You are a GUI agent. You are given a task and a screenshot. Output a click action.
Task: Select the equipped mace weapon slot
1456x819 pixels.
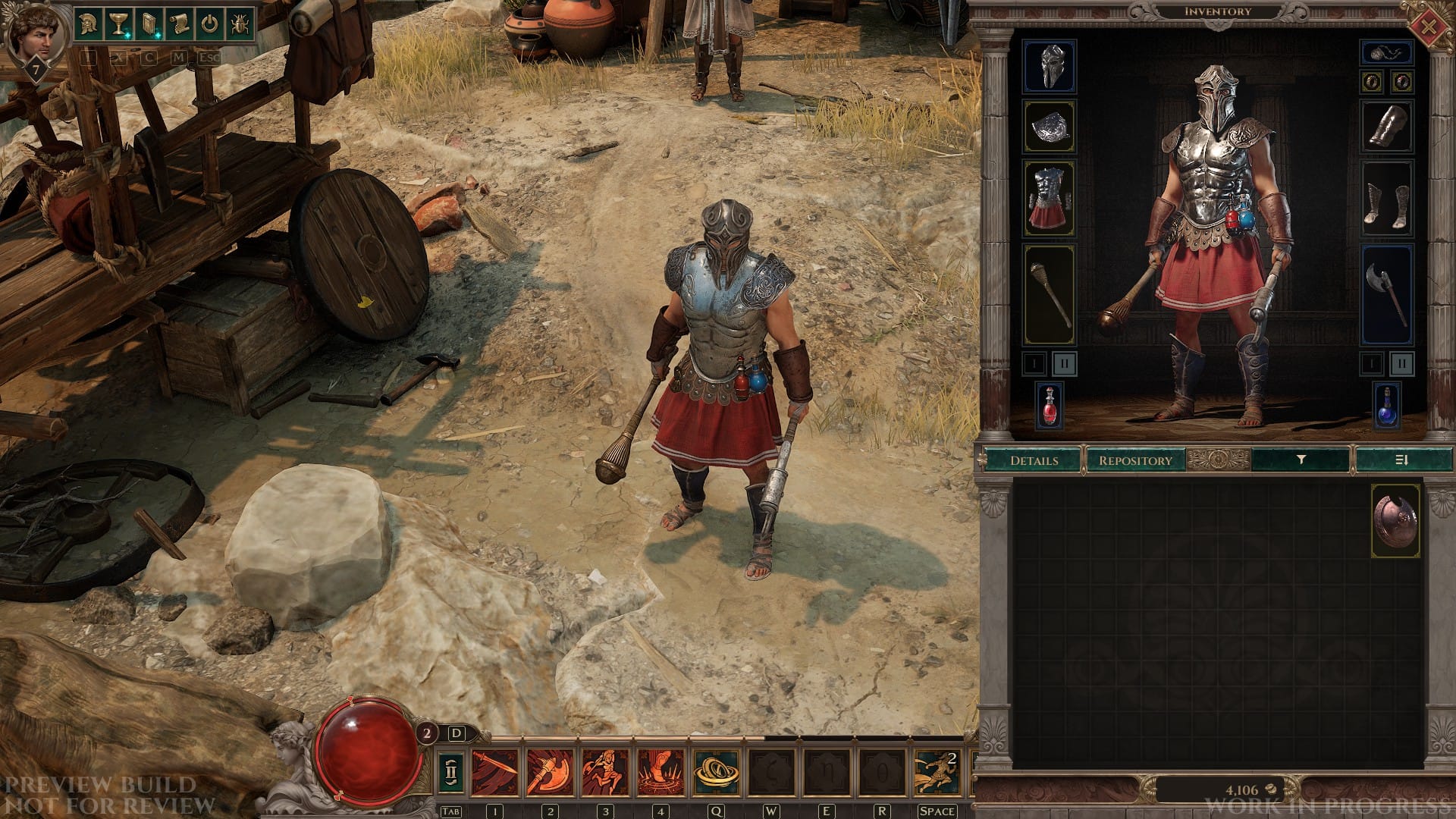point(1050,294)
